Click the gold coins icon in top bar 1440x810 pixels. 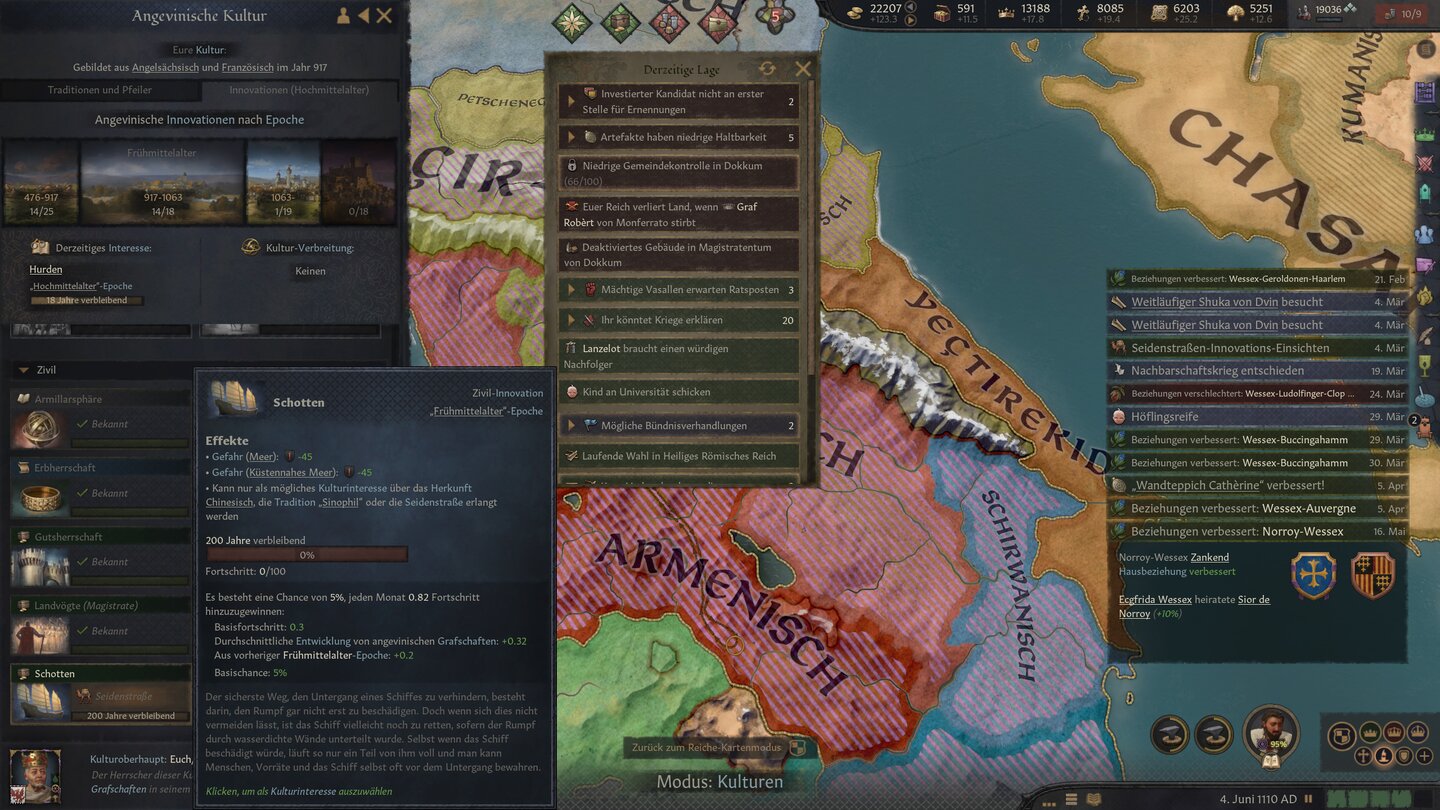pos(856,11)
